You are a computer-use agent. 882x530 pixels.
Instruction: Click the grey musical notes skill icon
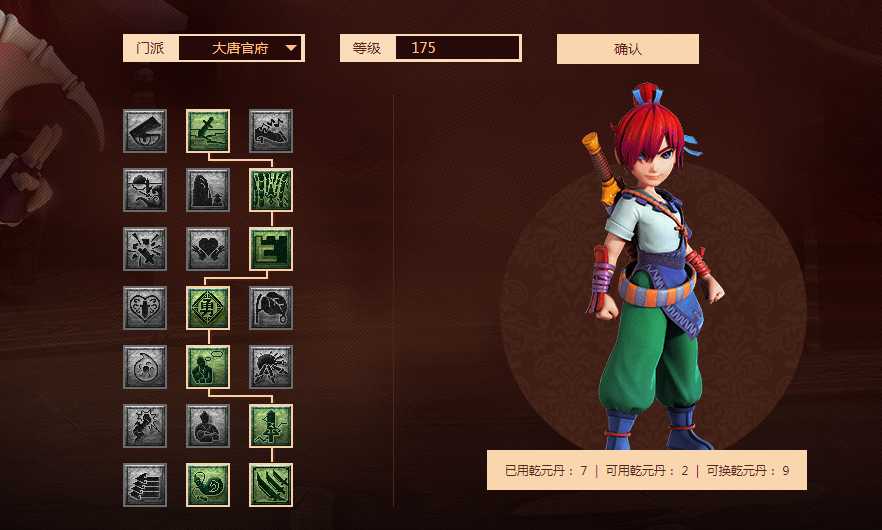(271, 131)
